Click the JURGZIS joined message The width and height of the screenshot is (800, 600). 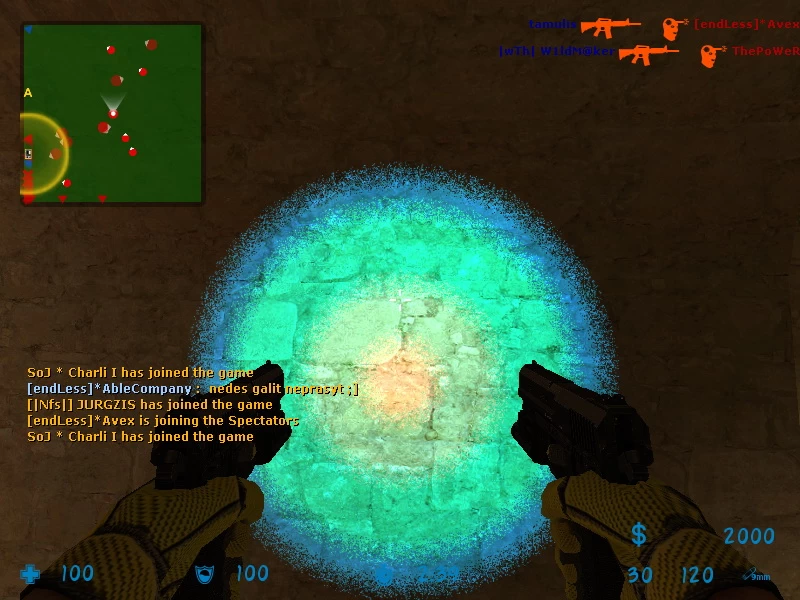coord(149,405)
